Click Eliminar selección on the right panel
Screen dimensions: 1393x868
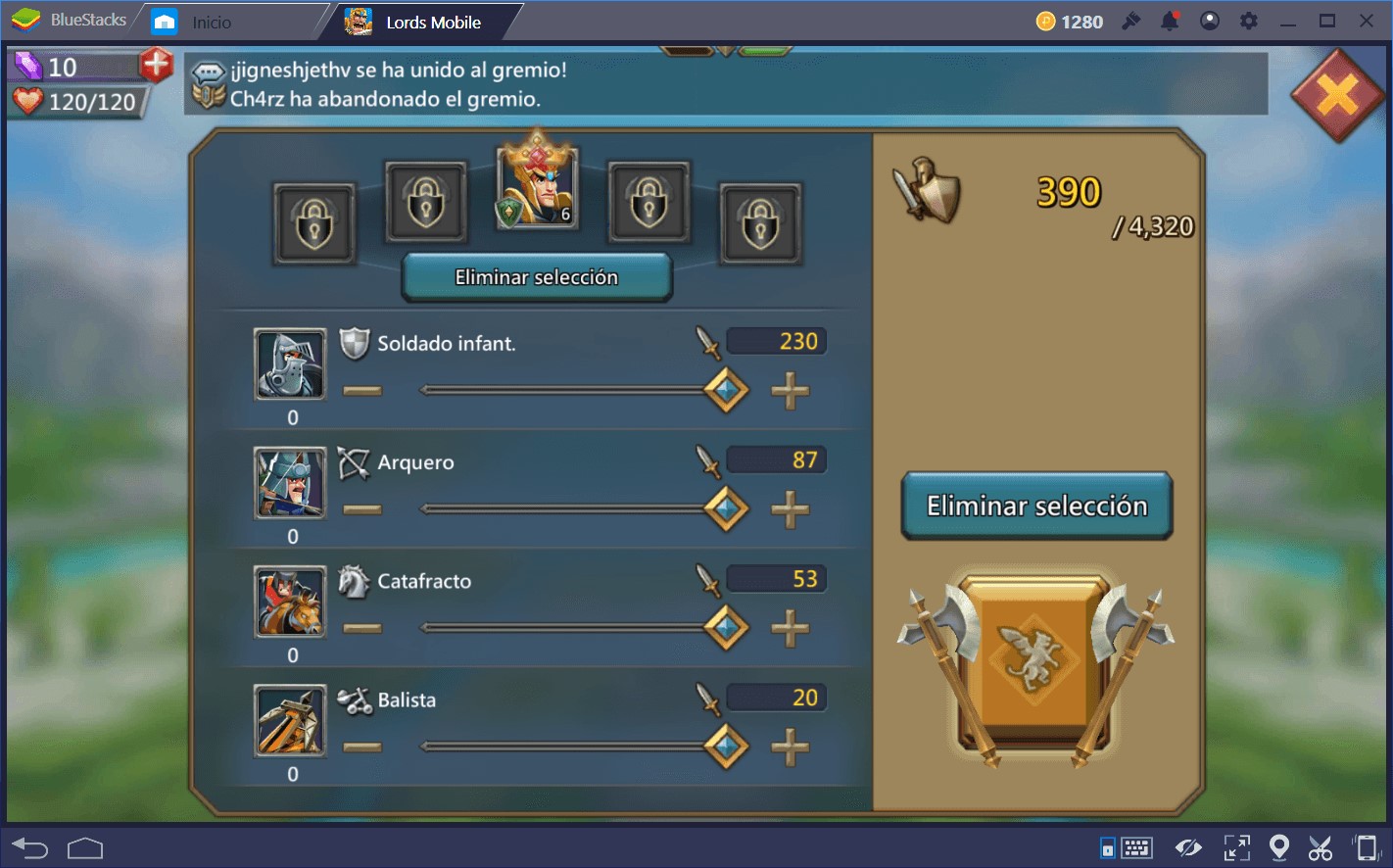(1036, 506)
